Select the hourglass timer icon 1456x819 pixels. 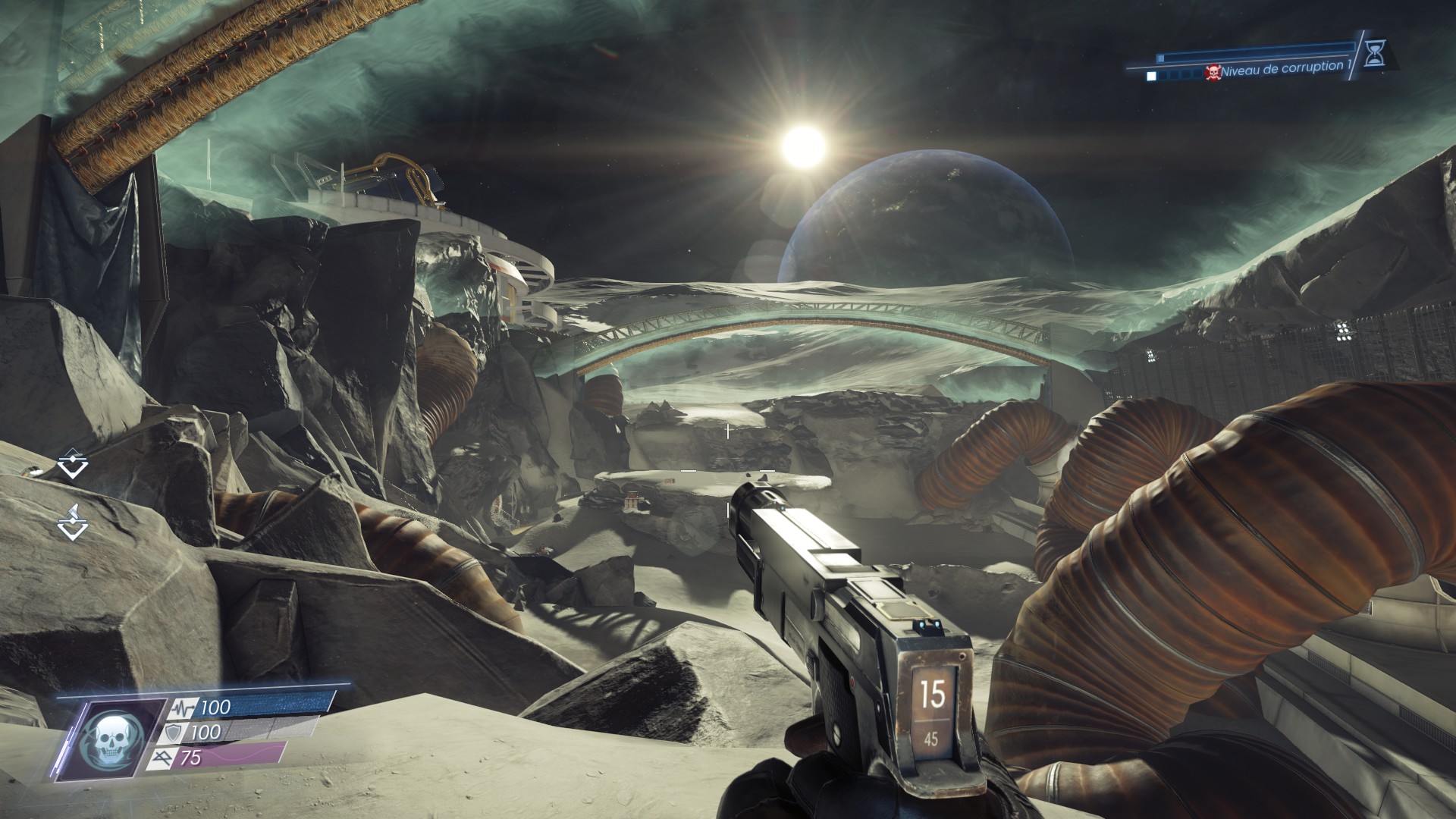(1373, 54)
